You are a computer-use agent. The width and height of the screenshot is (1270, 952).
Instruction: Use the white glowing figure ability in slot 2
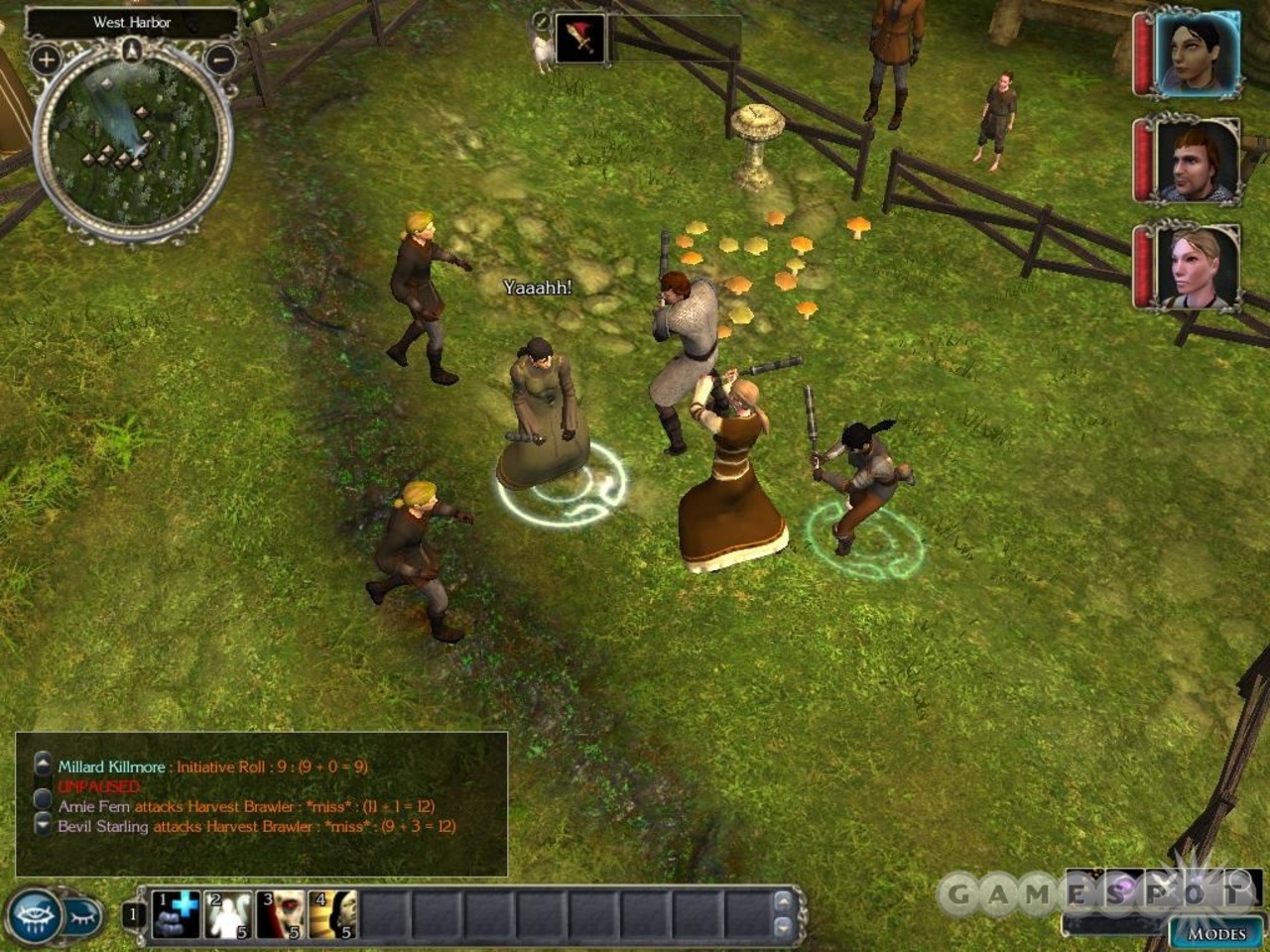click(x=228, y=914)
